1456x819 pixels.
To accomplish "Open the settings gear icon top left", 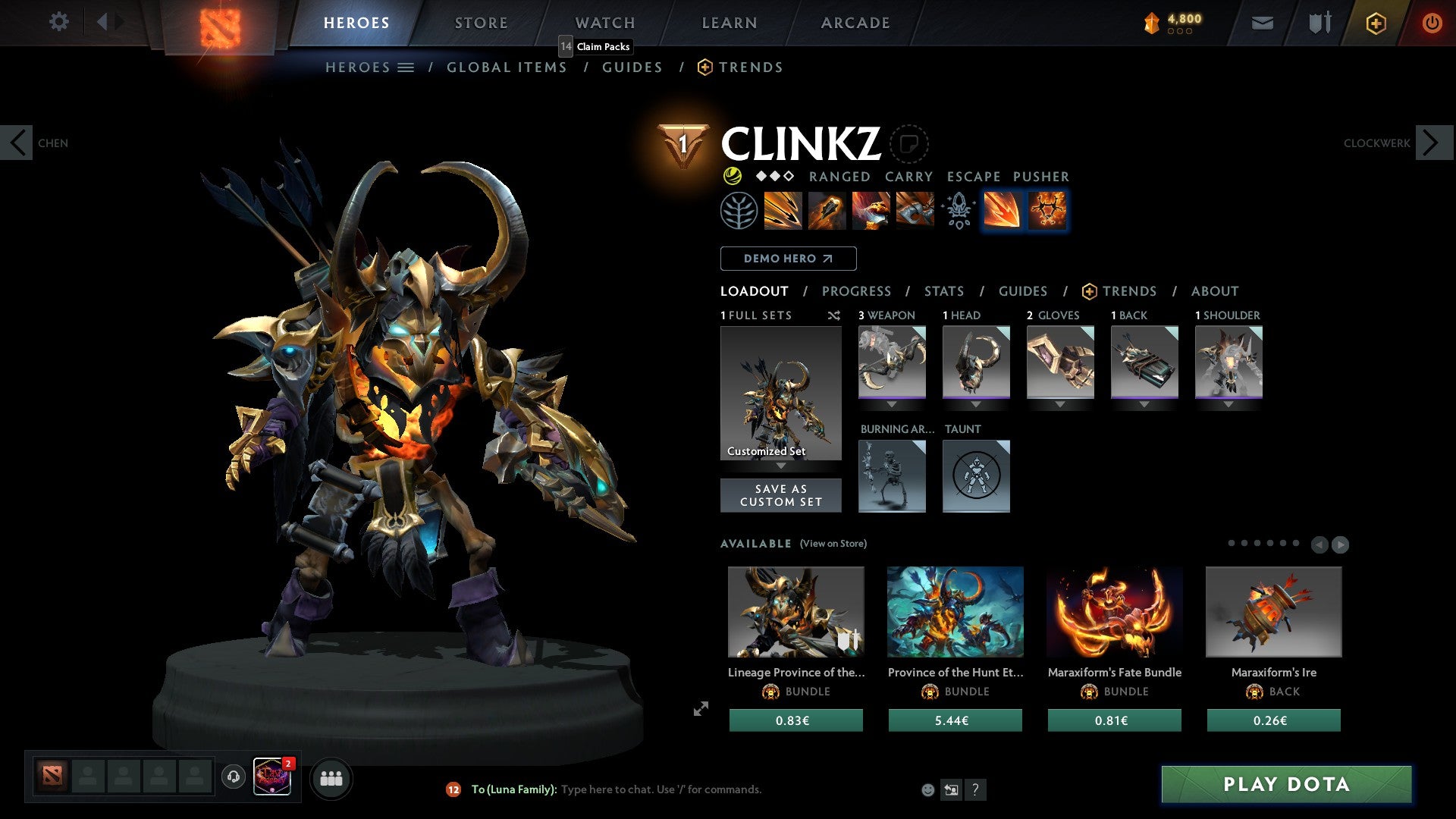I will coord(59,22).
